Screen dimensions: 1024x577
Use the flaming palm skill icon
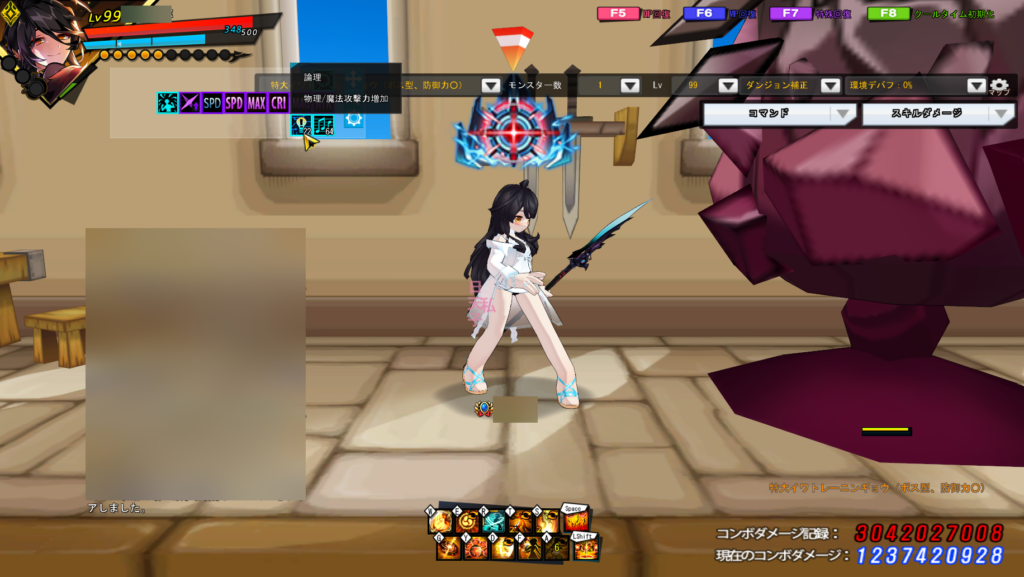(439, 522)
